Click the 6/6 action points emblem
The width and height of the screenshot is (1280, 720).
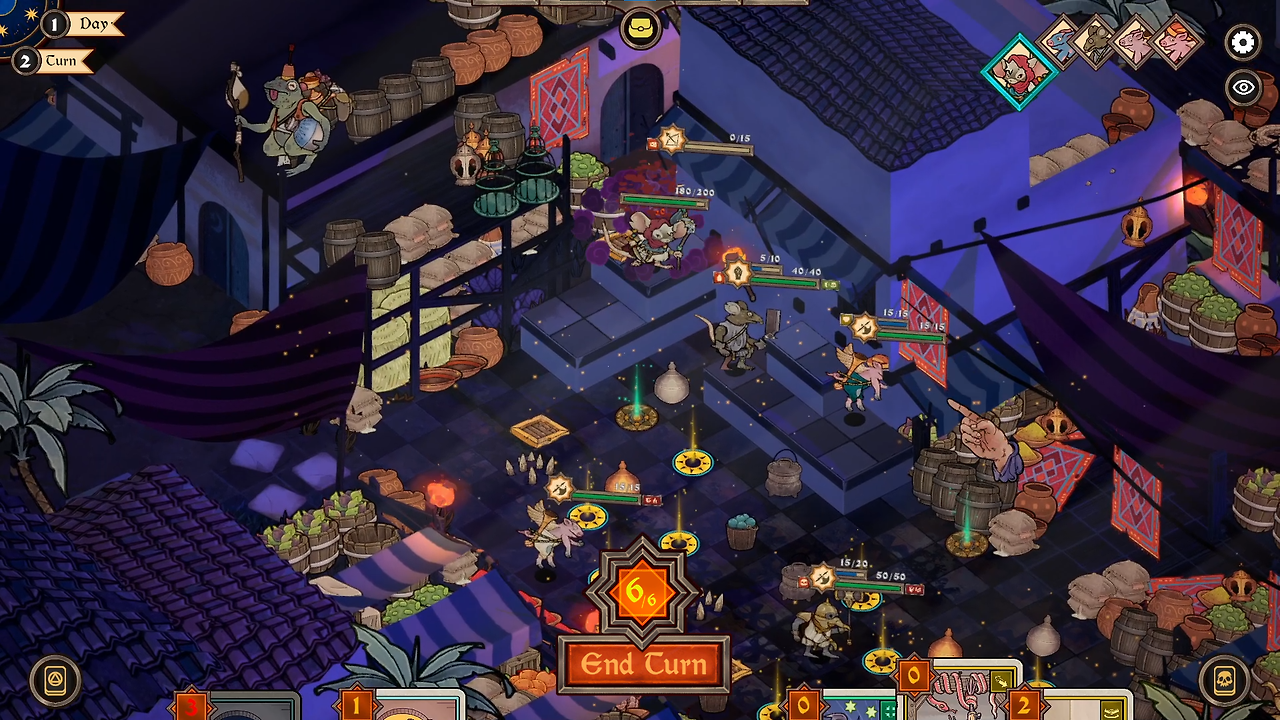pyautogui.click(x=643, y=595)
